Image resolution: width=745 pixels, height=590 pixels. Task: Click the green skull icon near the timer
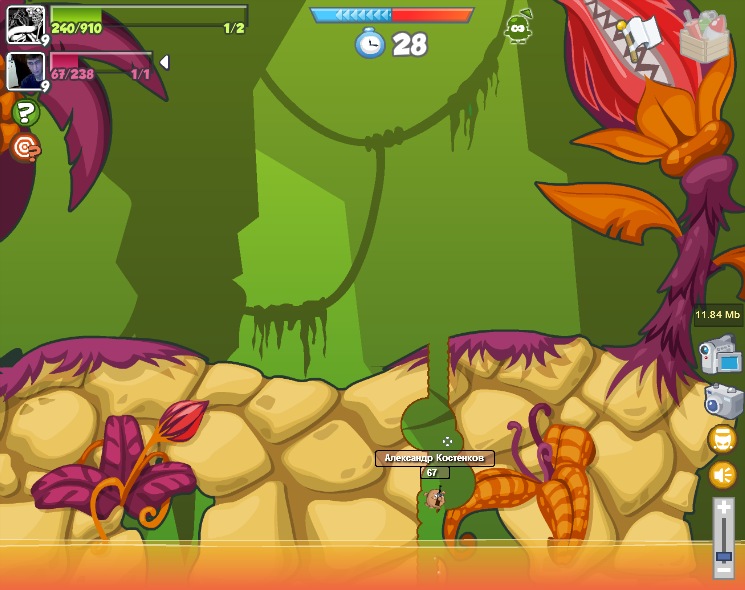pyautogui.click(x=518, y=28)
